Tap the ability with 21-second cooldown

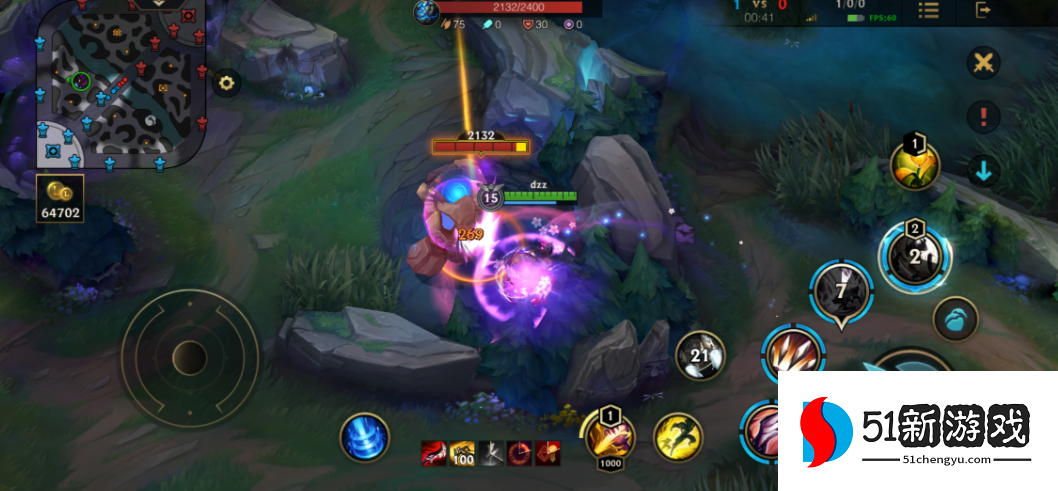tap(700, 357)
